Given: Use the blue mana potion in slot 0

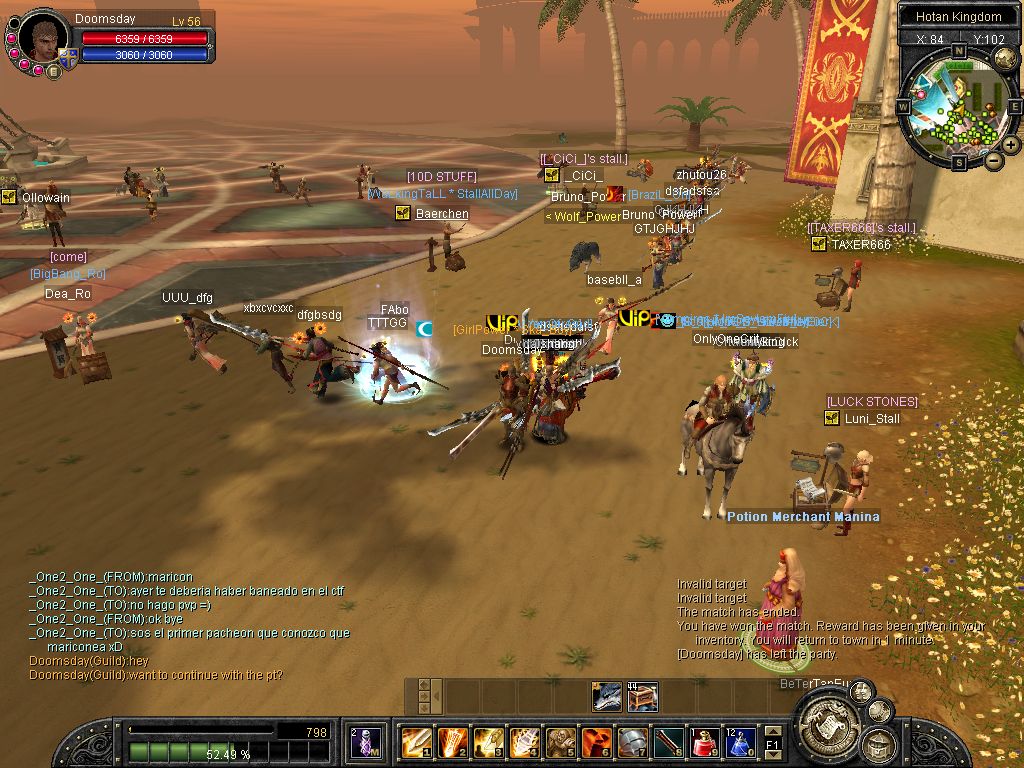Looking at the screenshot, I should click(x=739, y=742).
